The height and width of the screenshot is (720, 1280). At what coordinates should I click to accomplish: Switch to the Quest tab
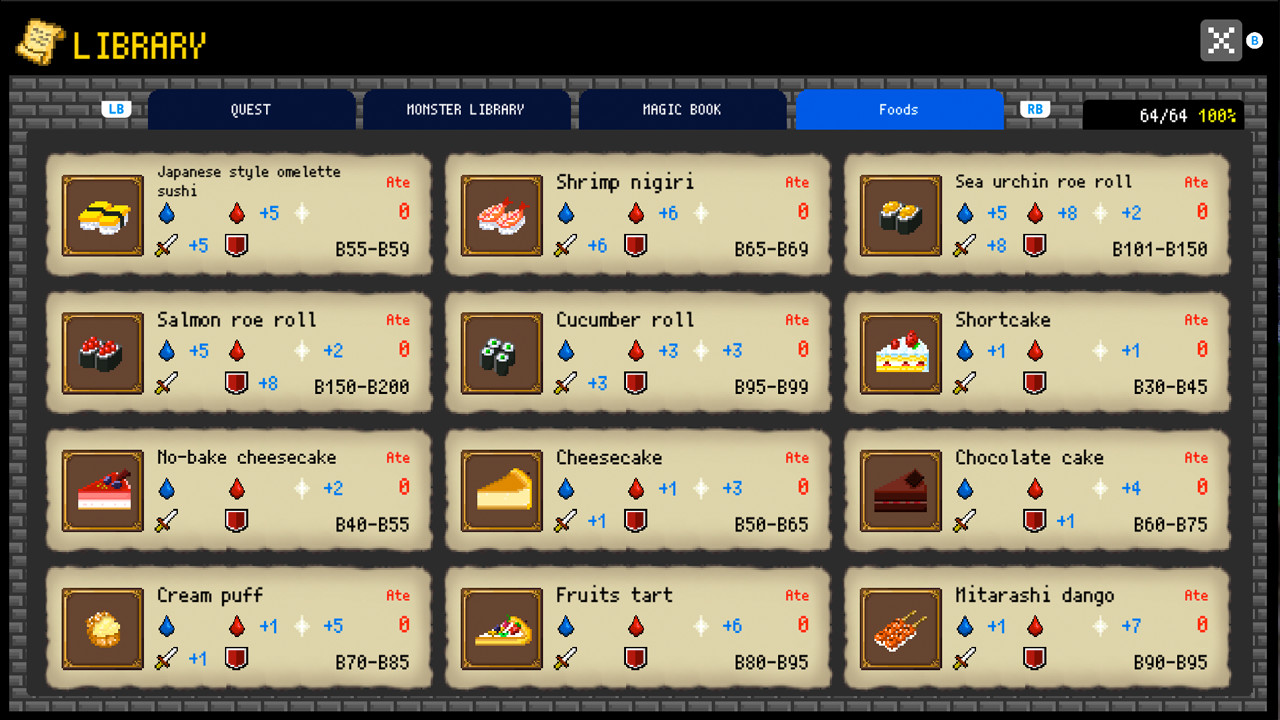click(251, 109)
